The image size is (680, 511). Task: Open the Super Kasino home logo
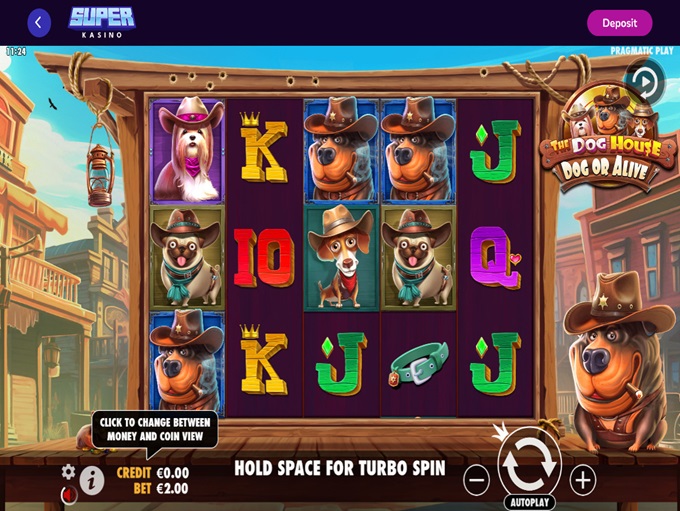click(x=102, y=22)
